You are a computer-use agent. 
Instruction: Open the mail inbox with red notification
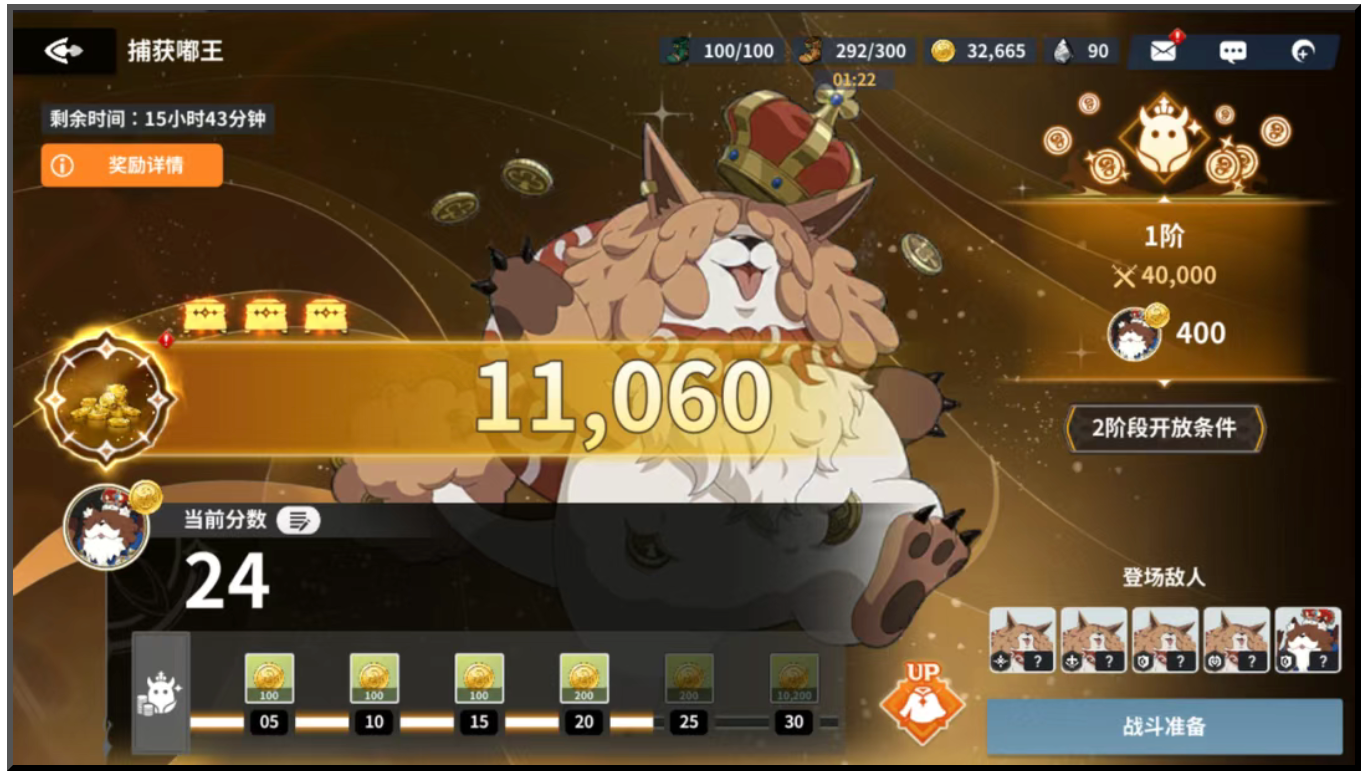pyautogui.click(x=1162, y=48)
